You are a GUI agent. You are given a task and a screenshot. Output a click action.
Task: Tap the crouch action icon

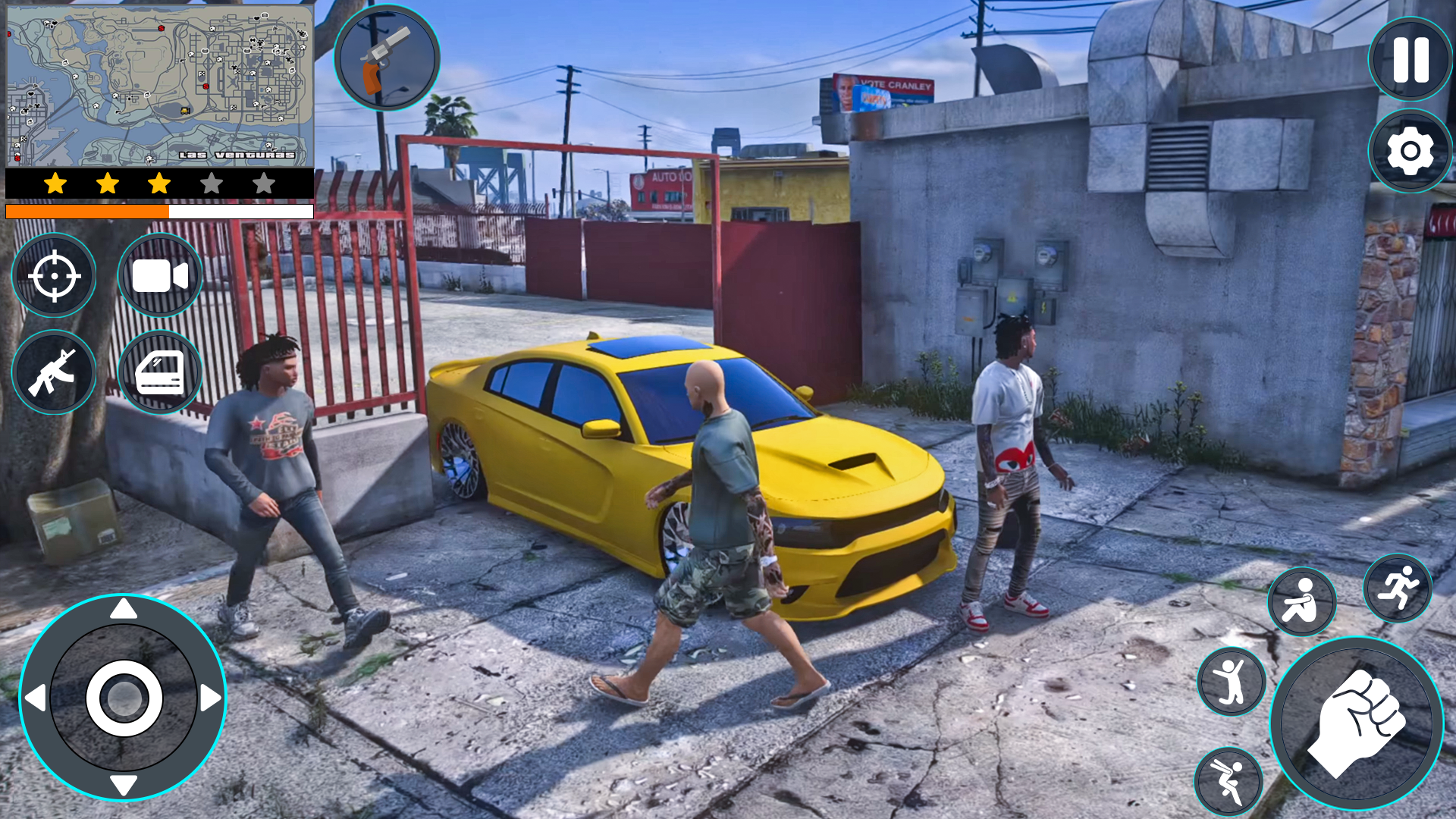click(1303, 601)
